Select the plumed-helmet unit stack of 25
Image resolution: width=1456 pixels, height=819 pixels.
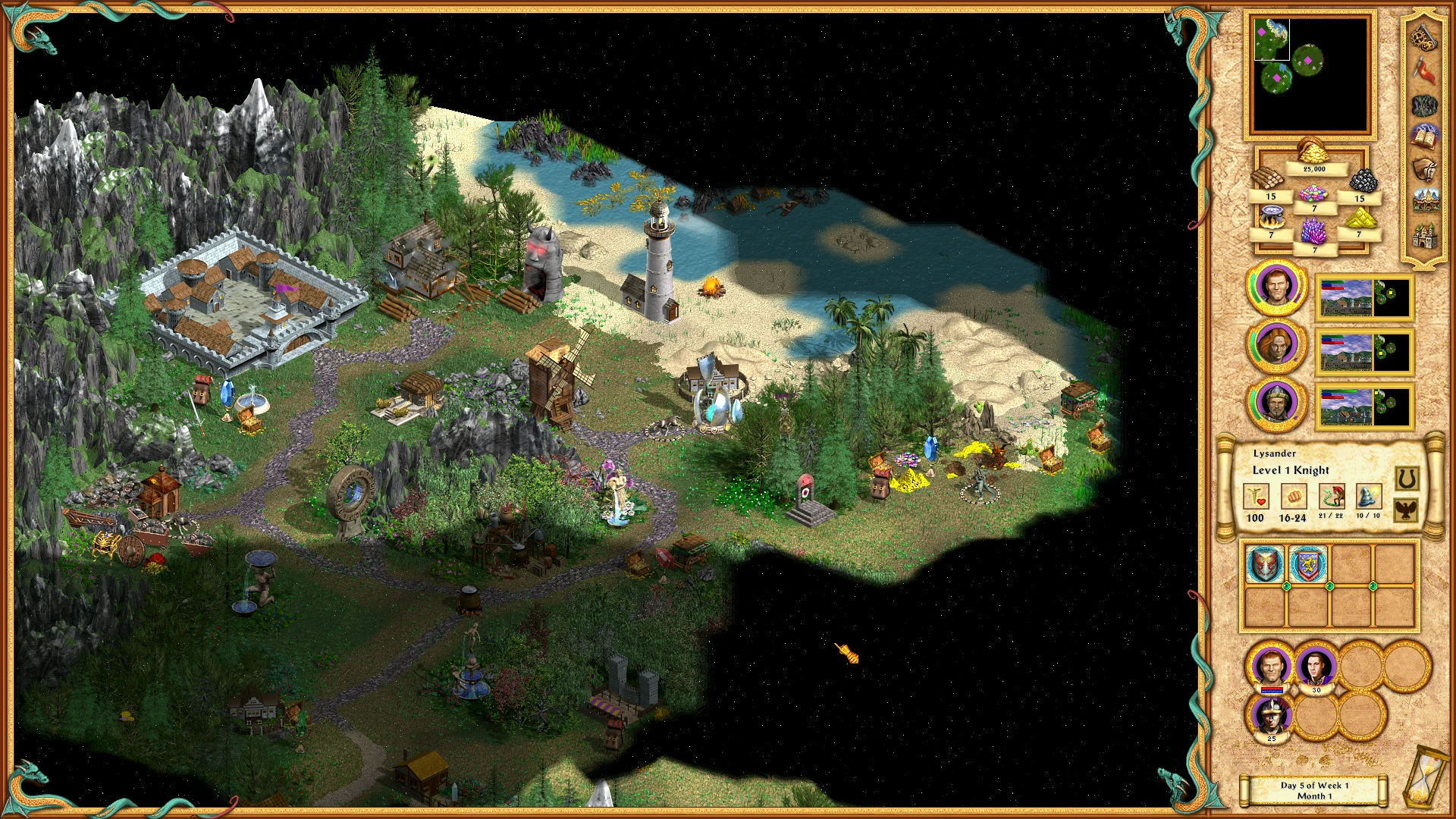pyautogui.click(x=1271, y=717)
